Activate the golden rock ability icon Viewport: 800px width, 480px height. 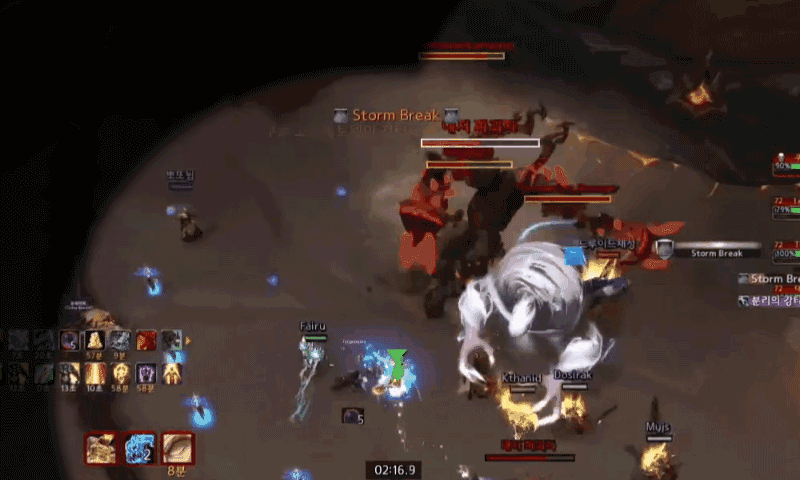[x=100, y=448]
